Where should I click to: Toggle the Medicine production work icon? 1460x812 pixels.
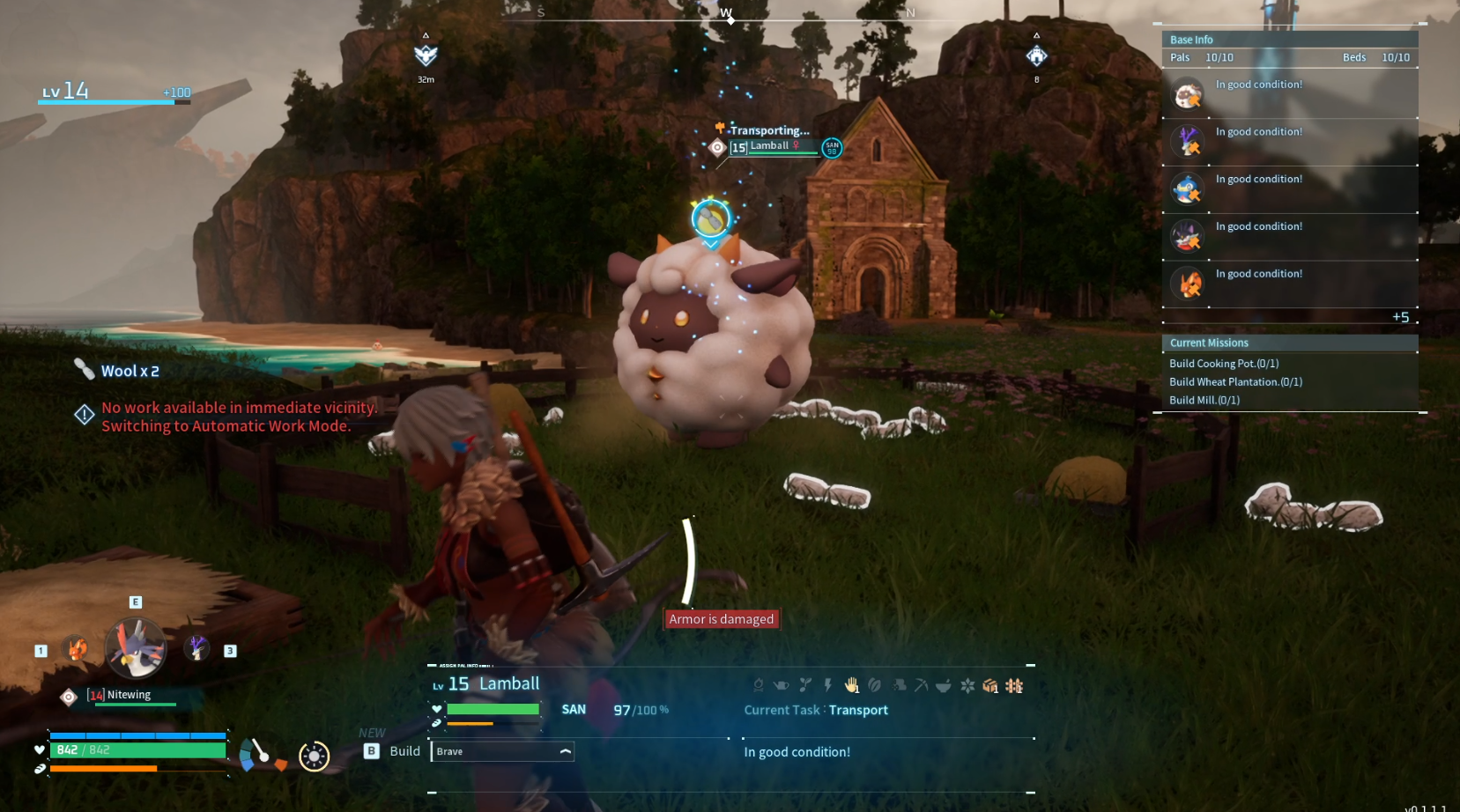pos(942,684)
